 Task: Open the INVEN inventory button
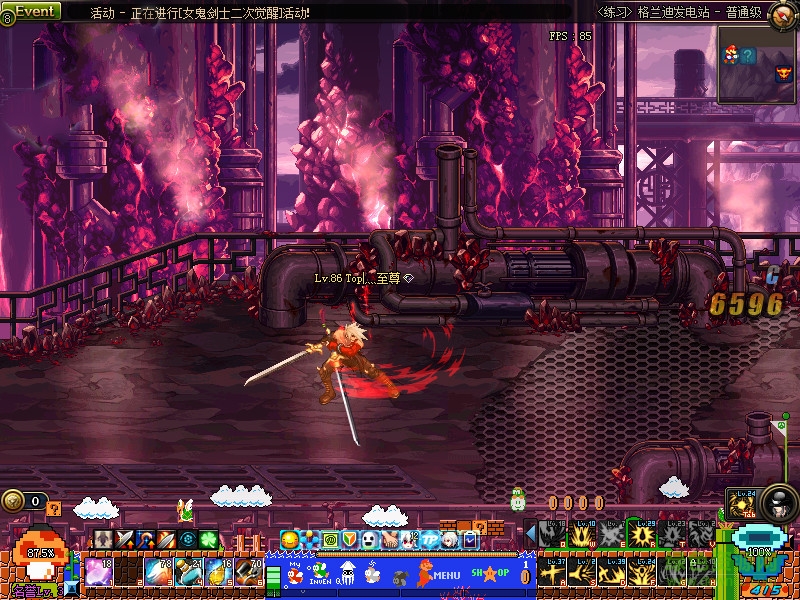(x=318, y=574)
